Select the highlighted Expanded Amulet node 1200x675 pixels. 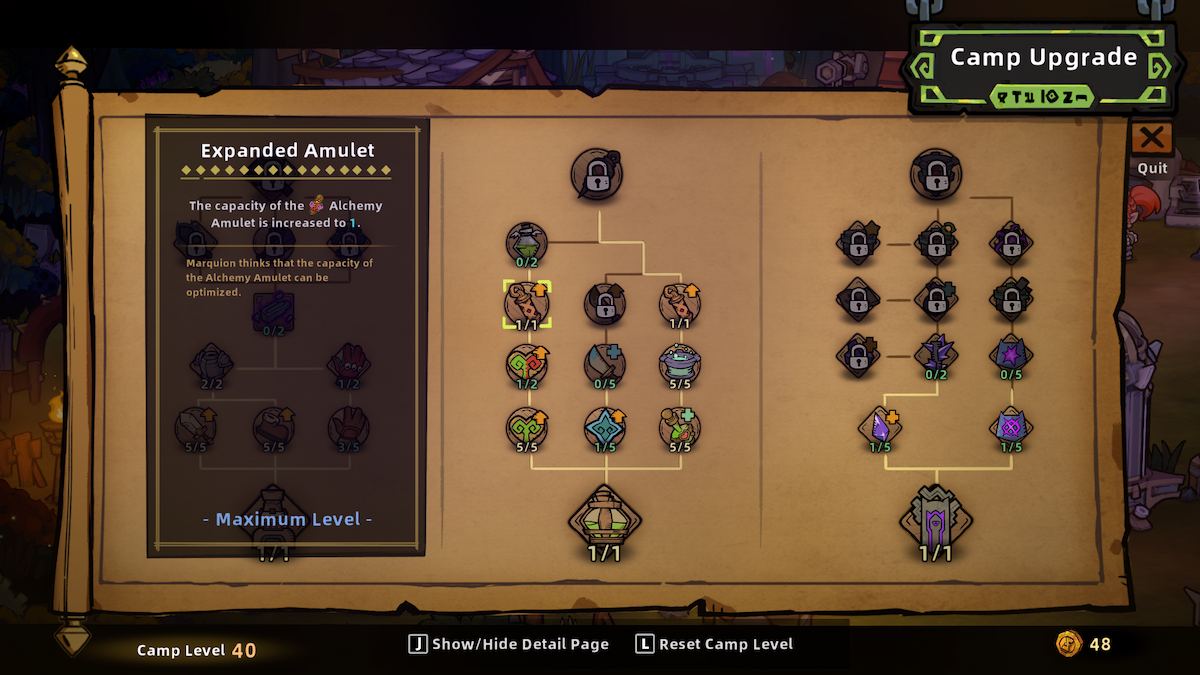pos(527,303)
